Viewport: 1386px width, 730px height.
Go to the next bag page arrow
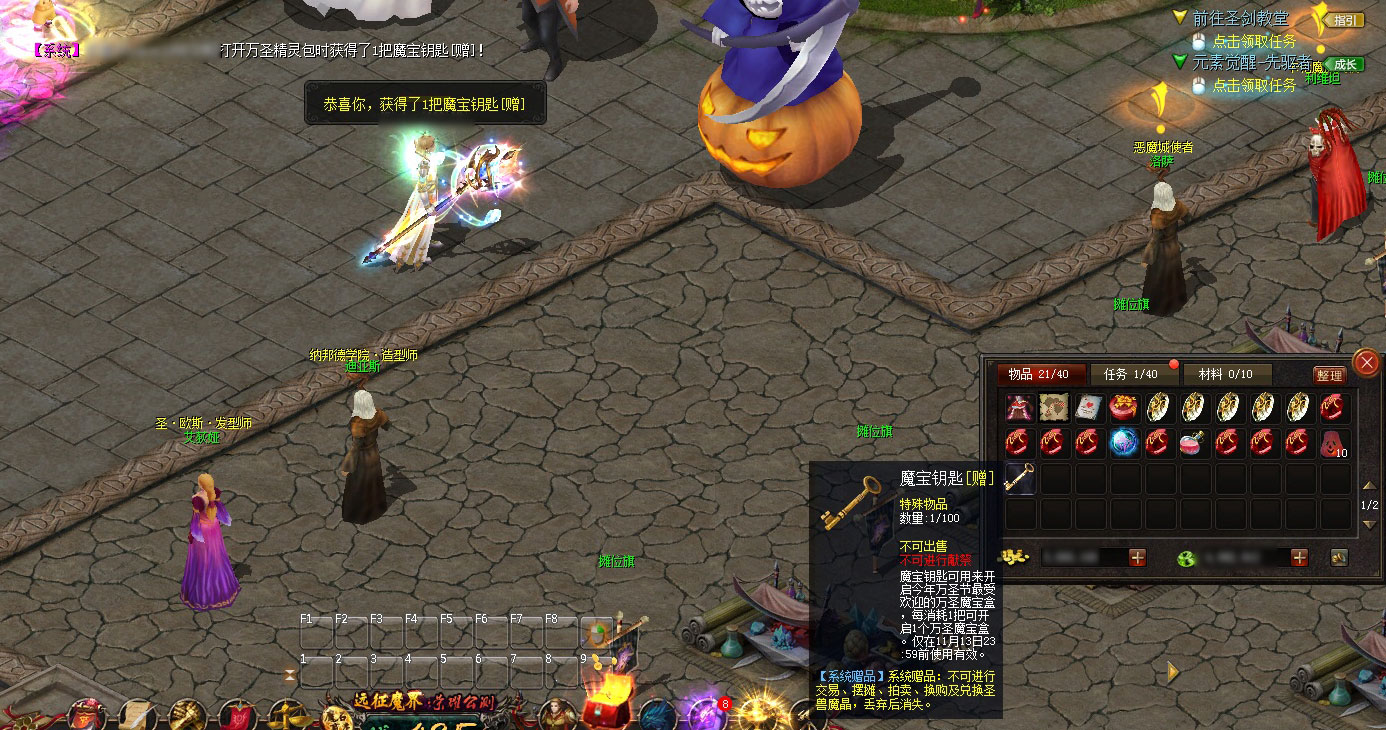click(1369, 525)
